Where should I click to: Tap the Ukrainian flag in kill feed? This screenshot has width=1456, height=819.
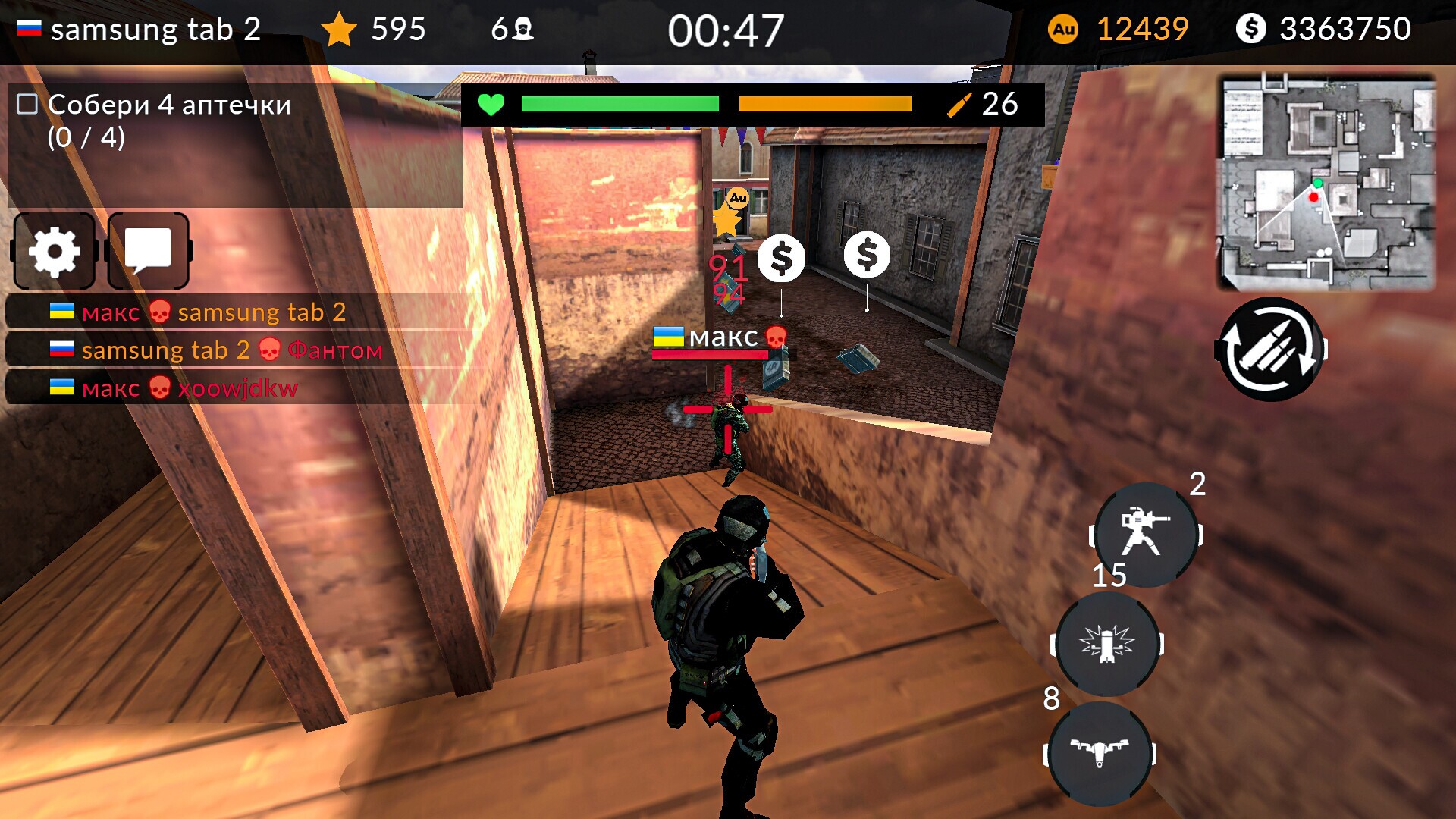click(61, 312)
